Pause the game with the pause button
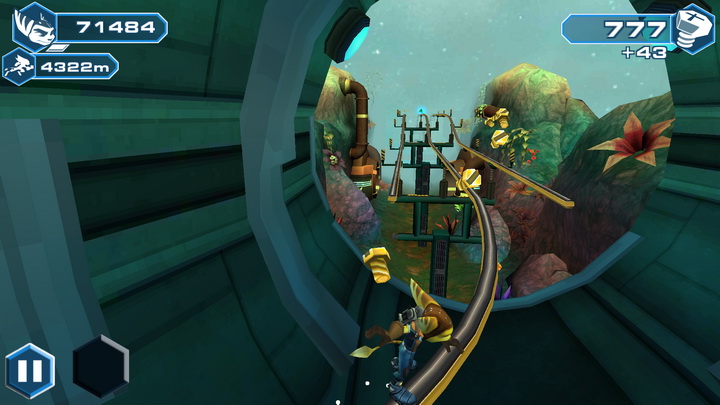 coord(30,371)
